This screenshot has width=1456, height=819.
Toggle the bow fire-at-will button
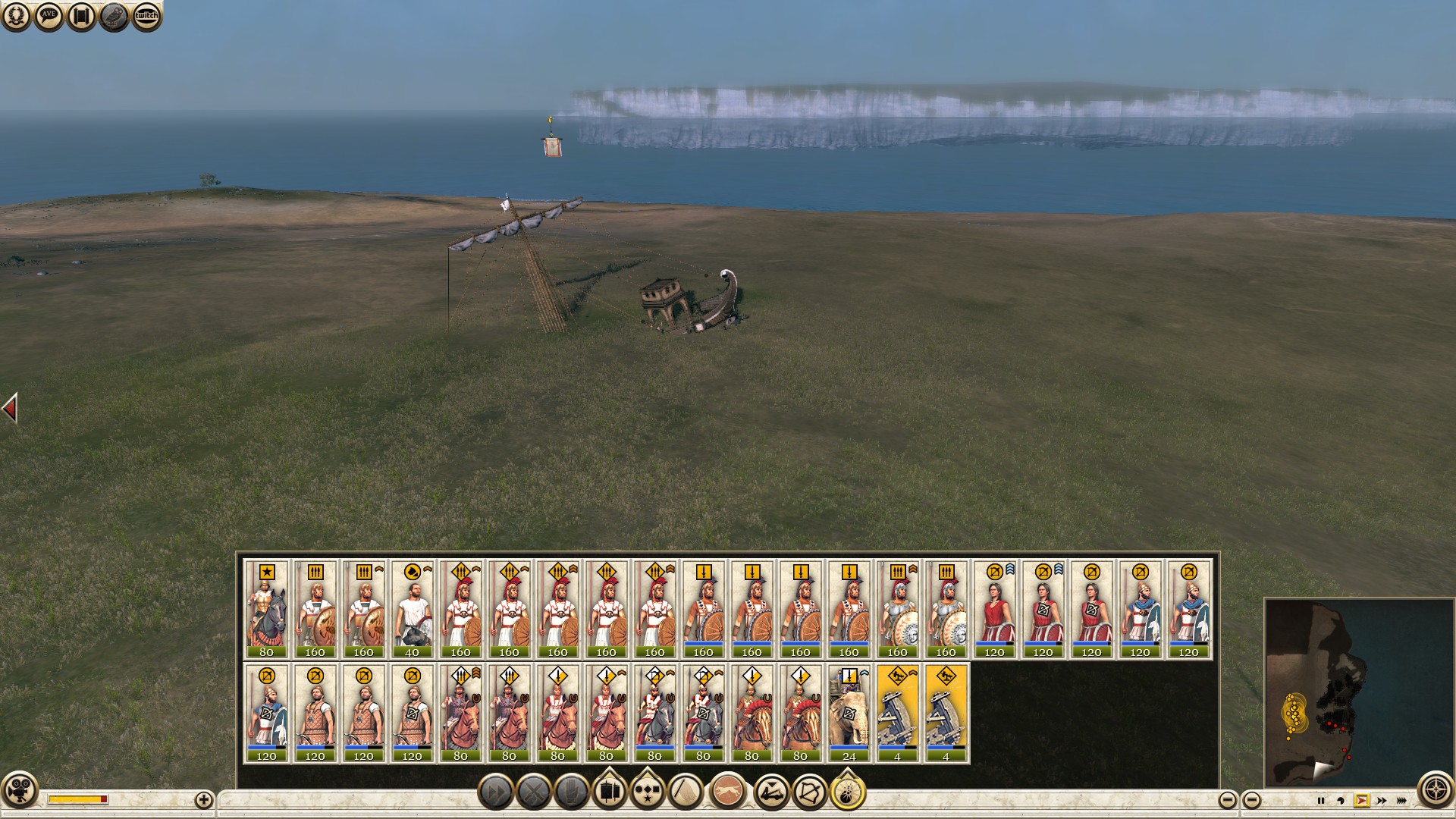tap(809, 792)
